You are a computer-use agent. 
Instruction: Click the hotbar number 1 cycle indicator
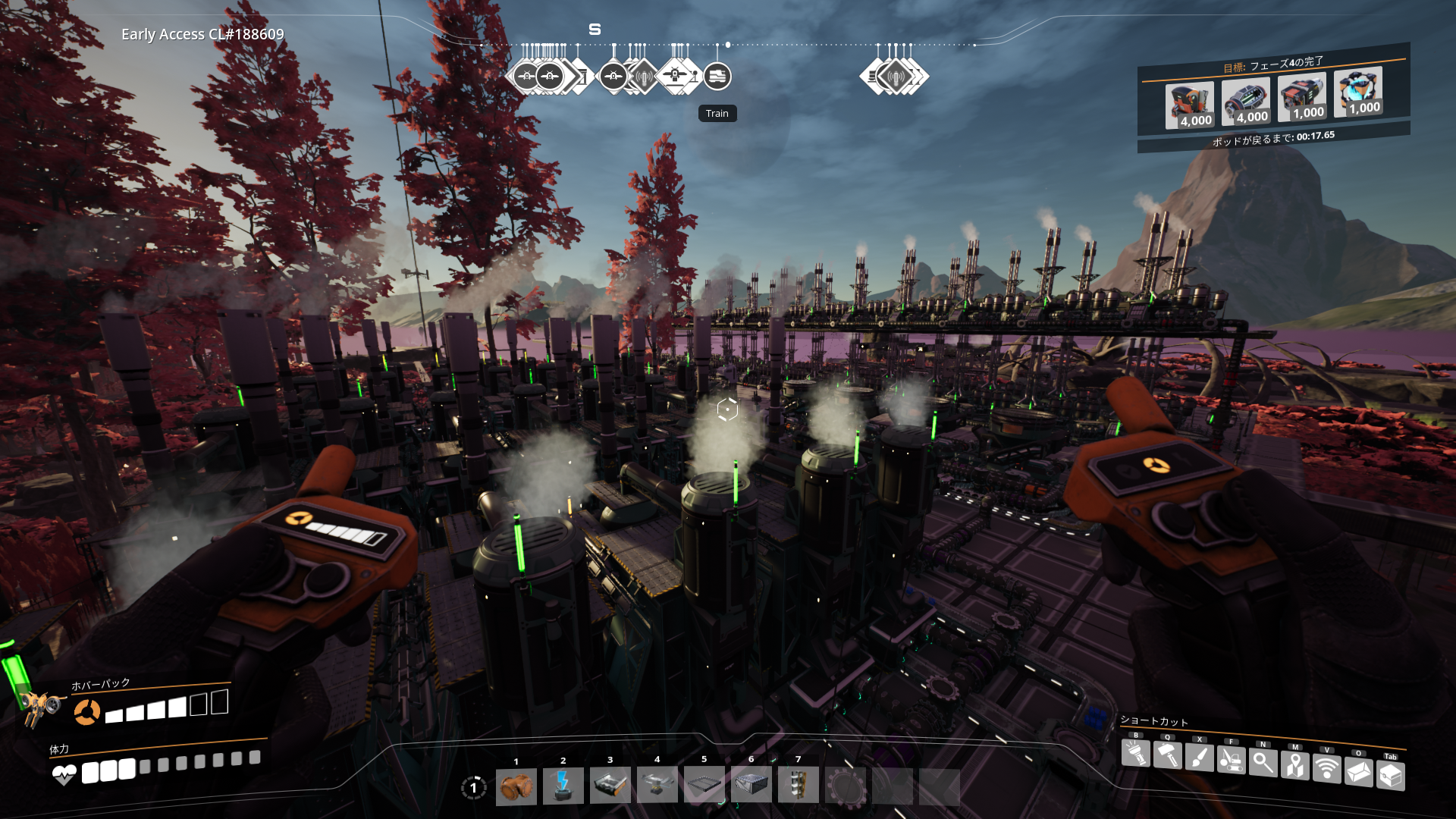pos(474,788)
